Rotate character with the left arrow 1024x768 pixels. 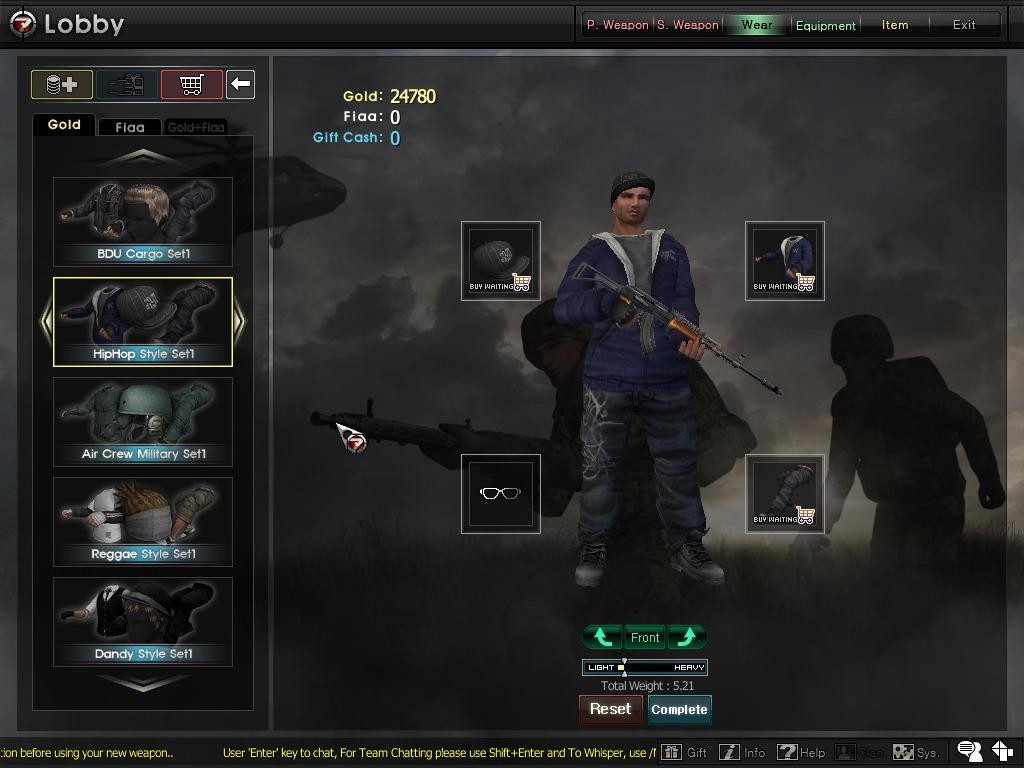click(x=602, y=637)
